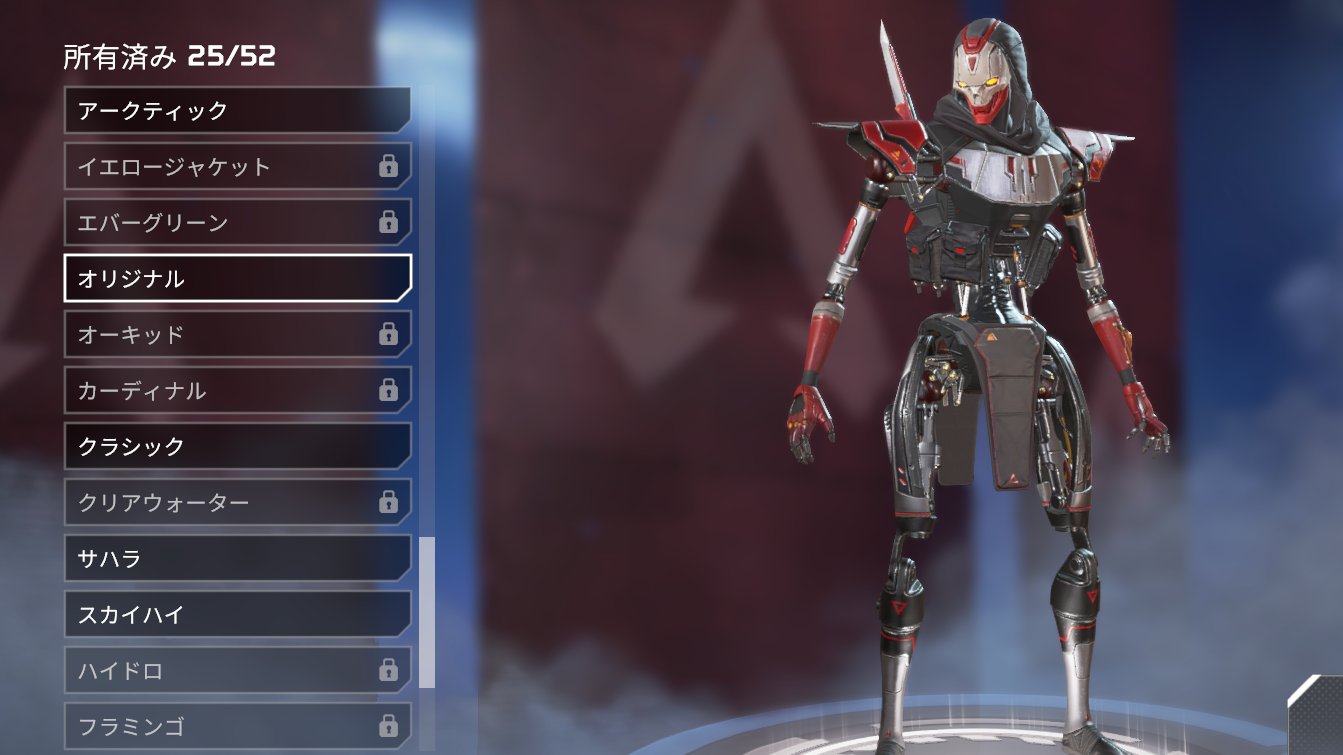Choose the サハラ skin
Image resolution: width=1343 pixels, height=755 pixels.
[x=237, y=558]
